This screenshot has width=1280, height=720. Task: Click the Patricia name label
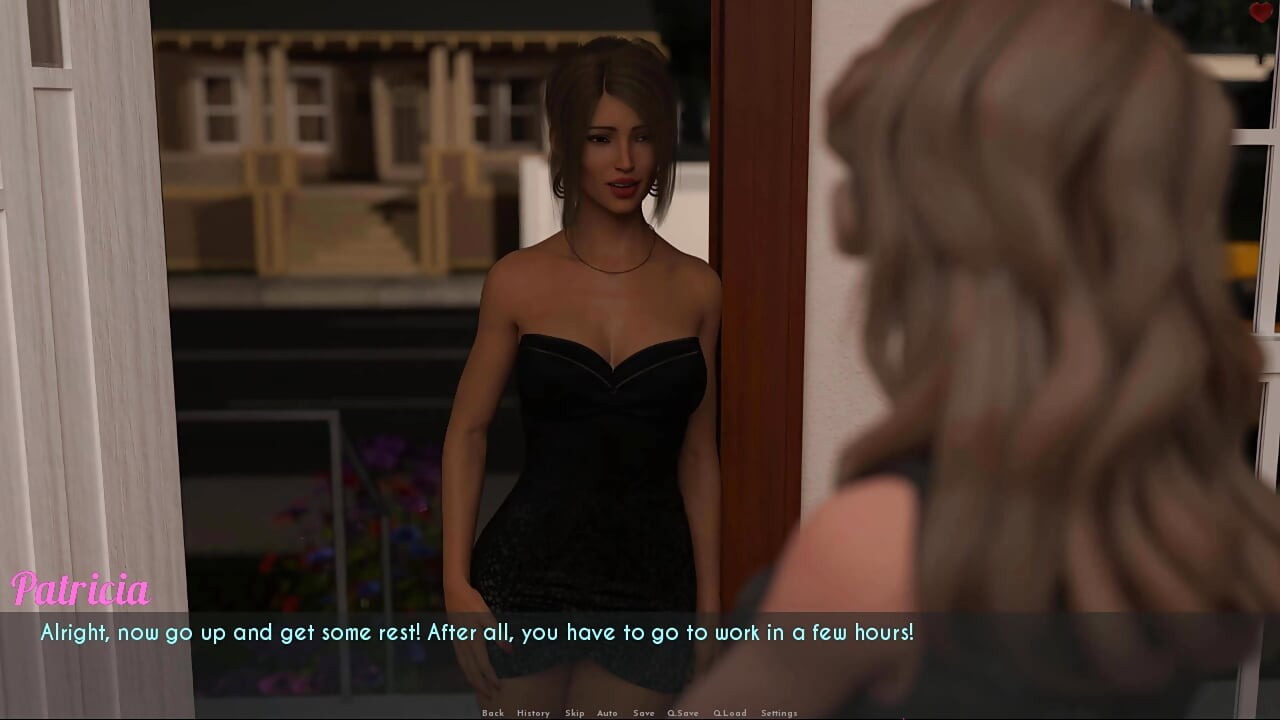pyautogui.click(x=80, y=590)
